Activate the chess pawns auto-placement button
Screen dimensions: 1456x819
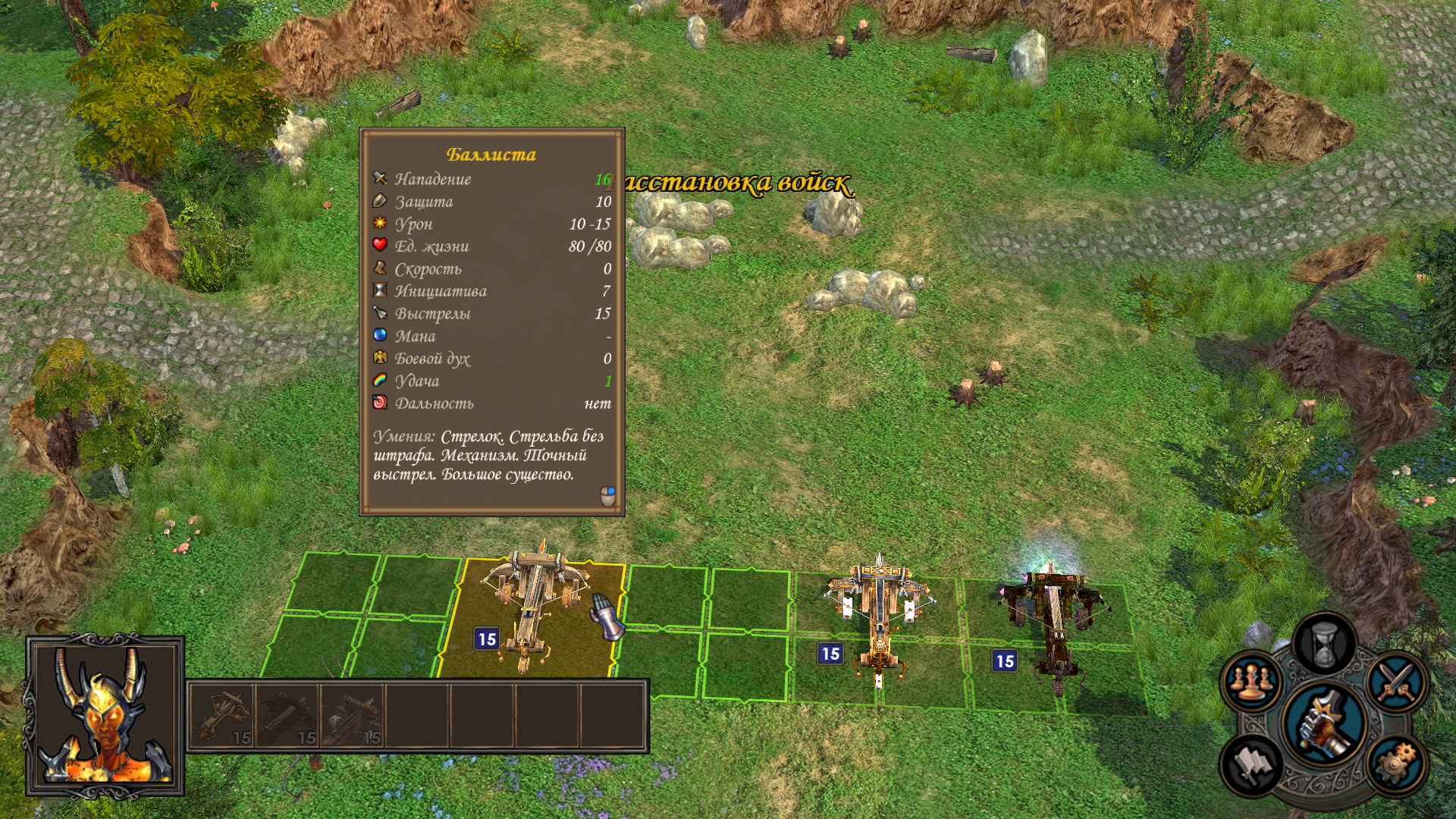click(x=1249, y=680)
